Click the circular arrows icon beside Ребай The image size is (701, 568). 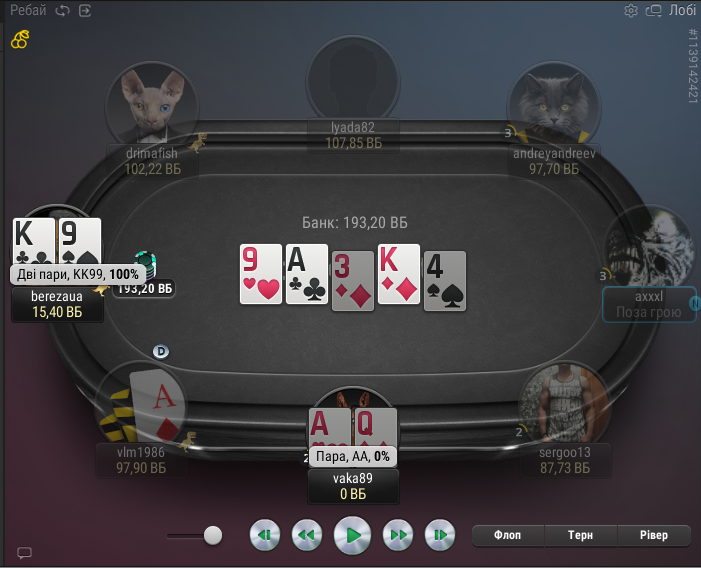coord(63,11)
